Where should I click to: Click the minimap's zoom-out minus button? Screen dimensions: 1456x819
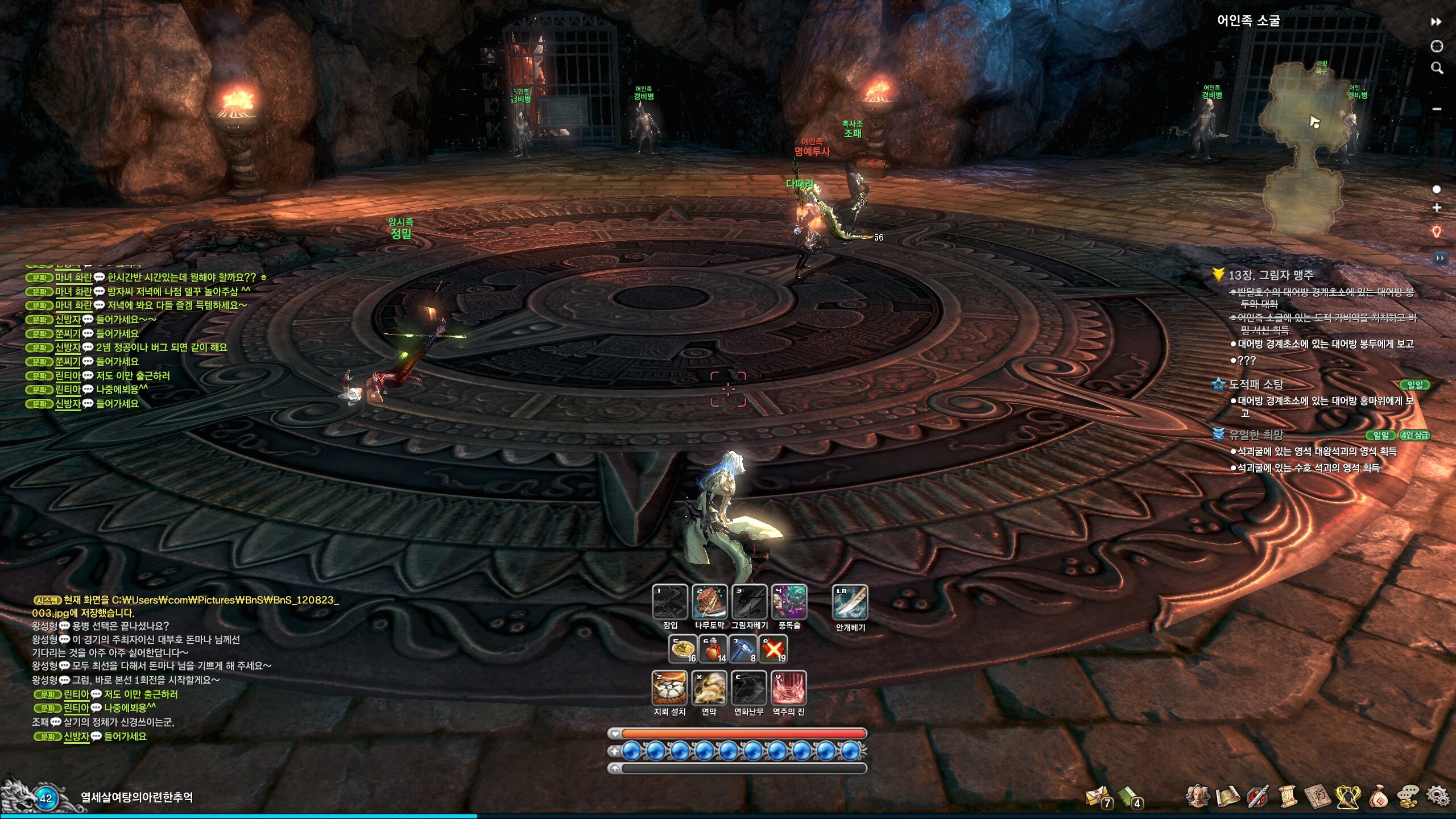(1437, 109)
